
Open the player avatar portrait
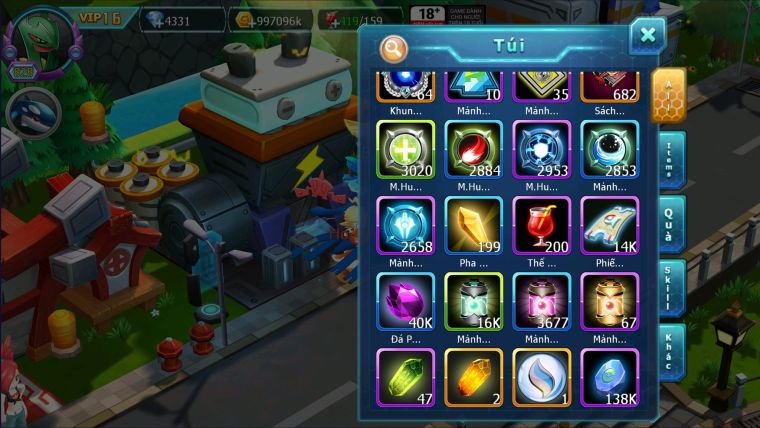[x=39, y=40]
